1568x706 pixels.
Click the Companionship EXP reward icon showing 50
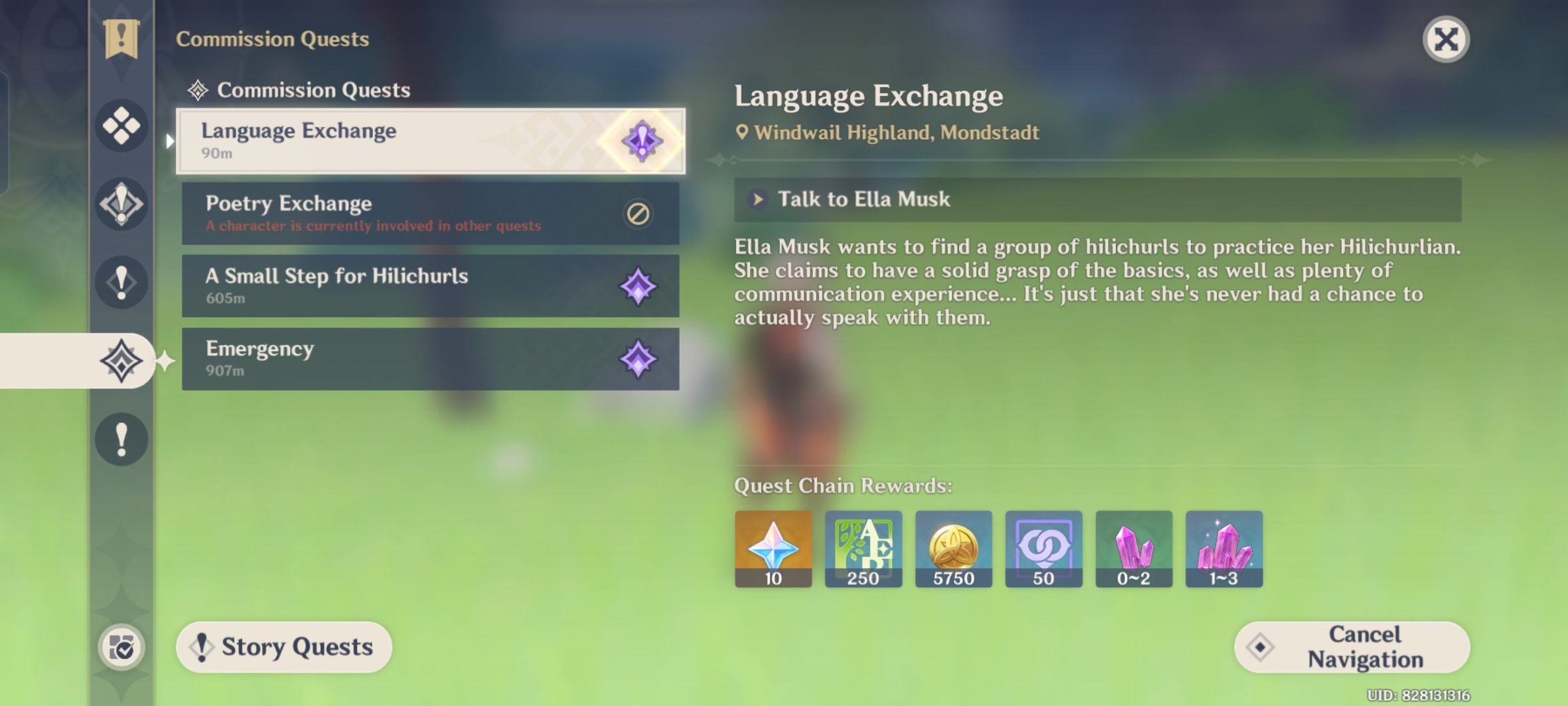click(1043, 548)
